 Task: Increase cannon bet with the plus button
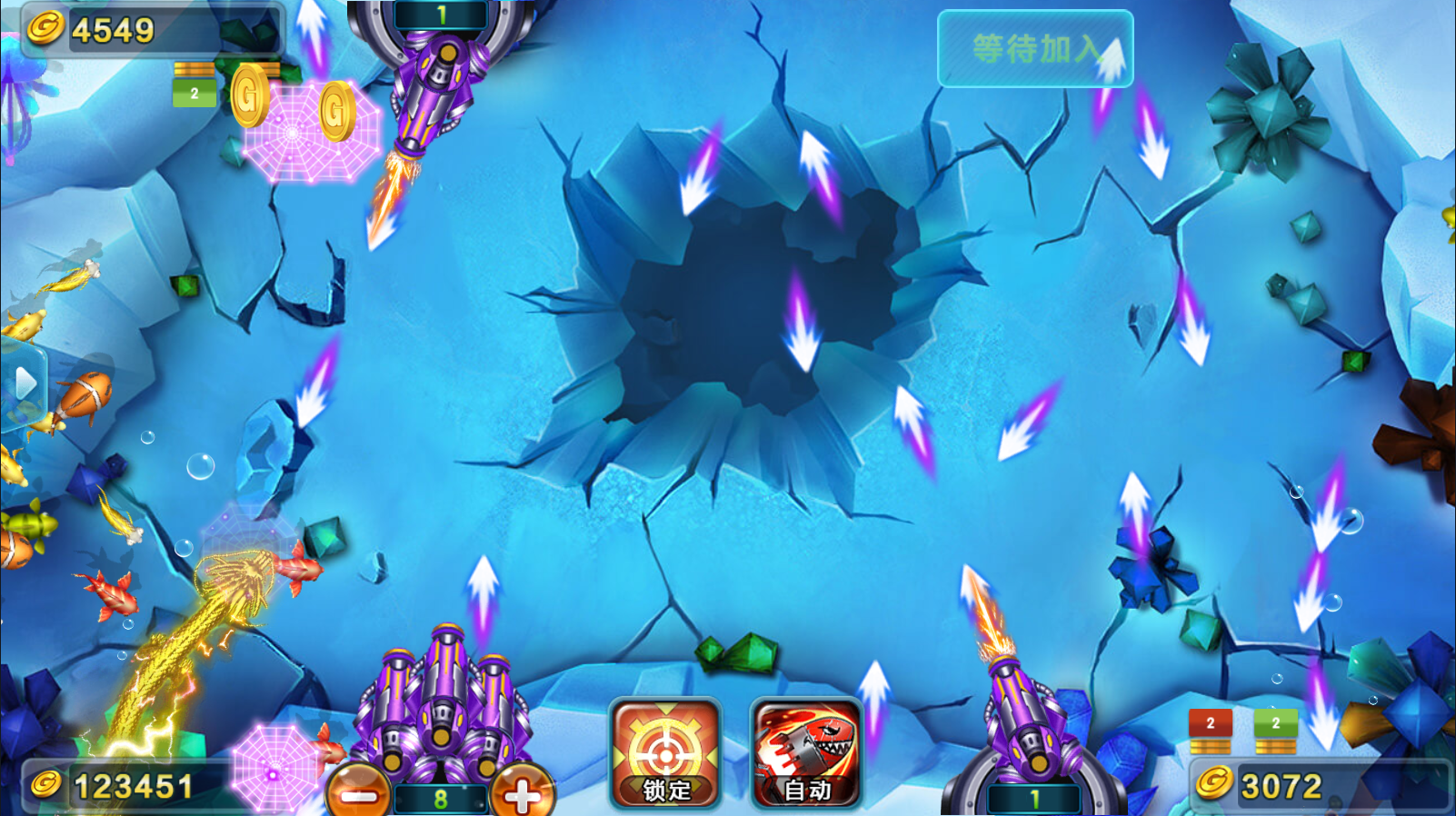pyautogui.click(x=521, y=794)
